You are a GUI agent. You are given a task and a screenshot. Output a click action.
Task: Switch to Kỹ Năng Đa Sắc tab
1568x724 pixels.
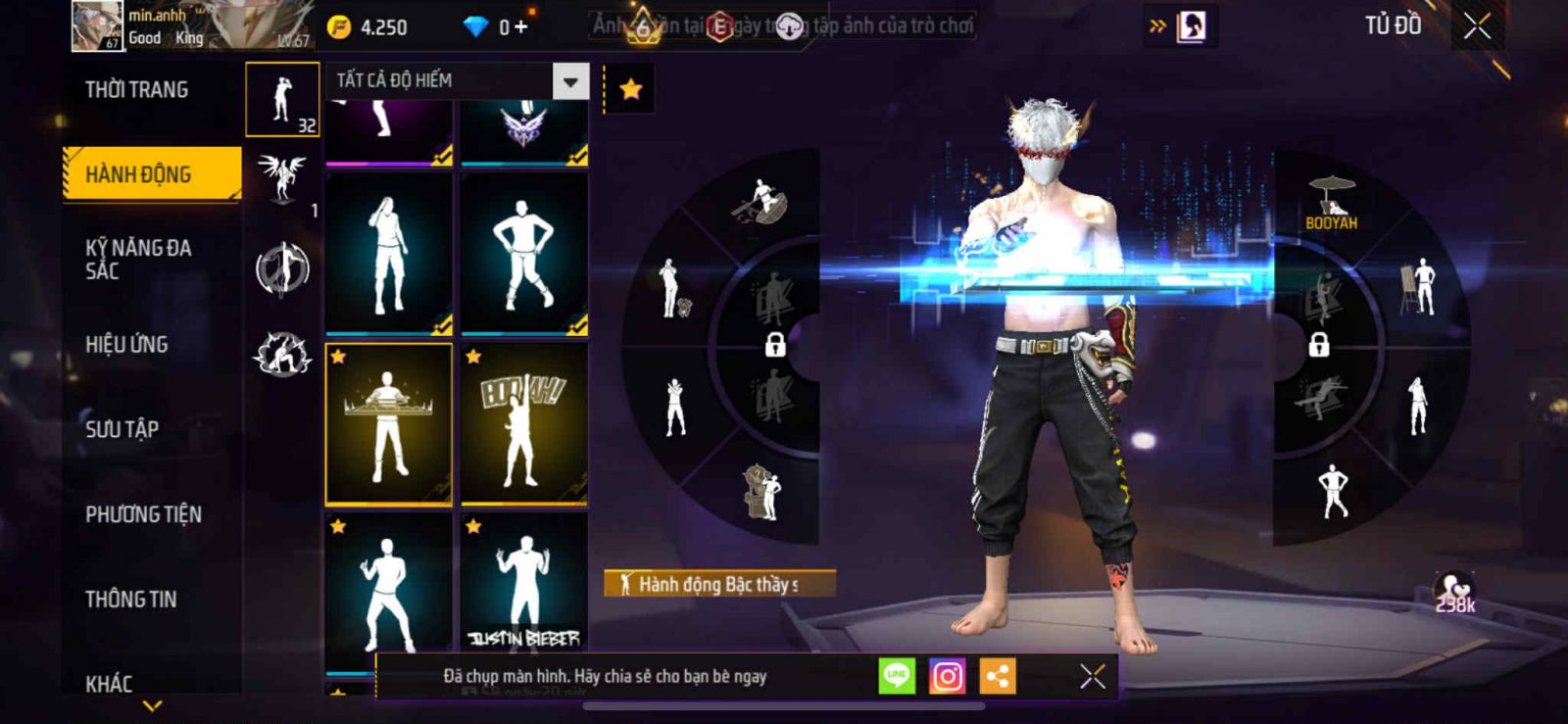click(x=138, y=259)
